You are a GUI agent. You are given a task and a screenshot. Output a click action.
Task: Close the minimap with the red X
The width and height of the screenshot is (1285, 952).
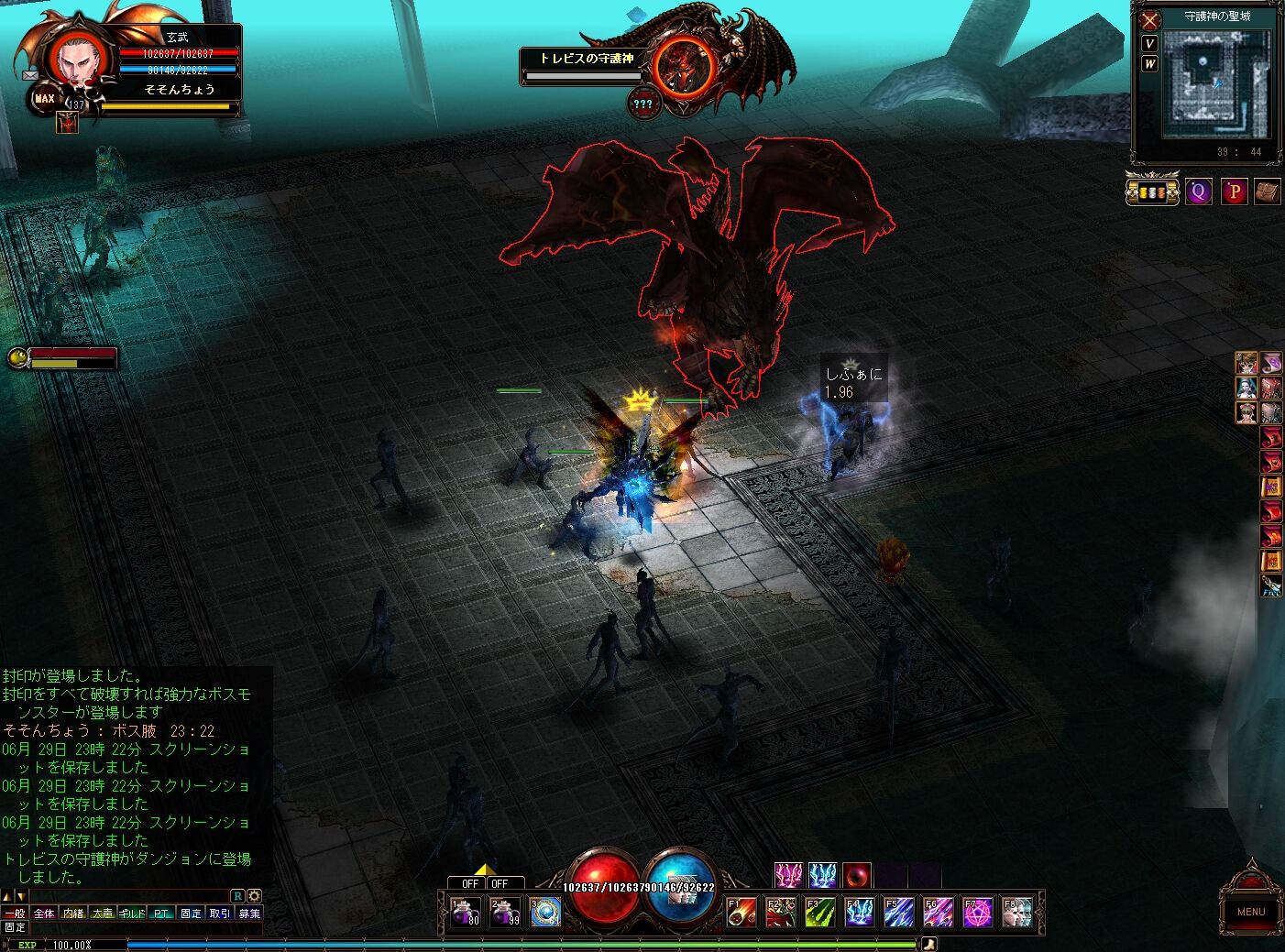[1150, 20]
